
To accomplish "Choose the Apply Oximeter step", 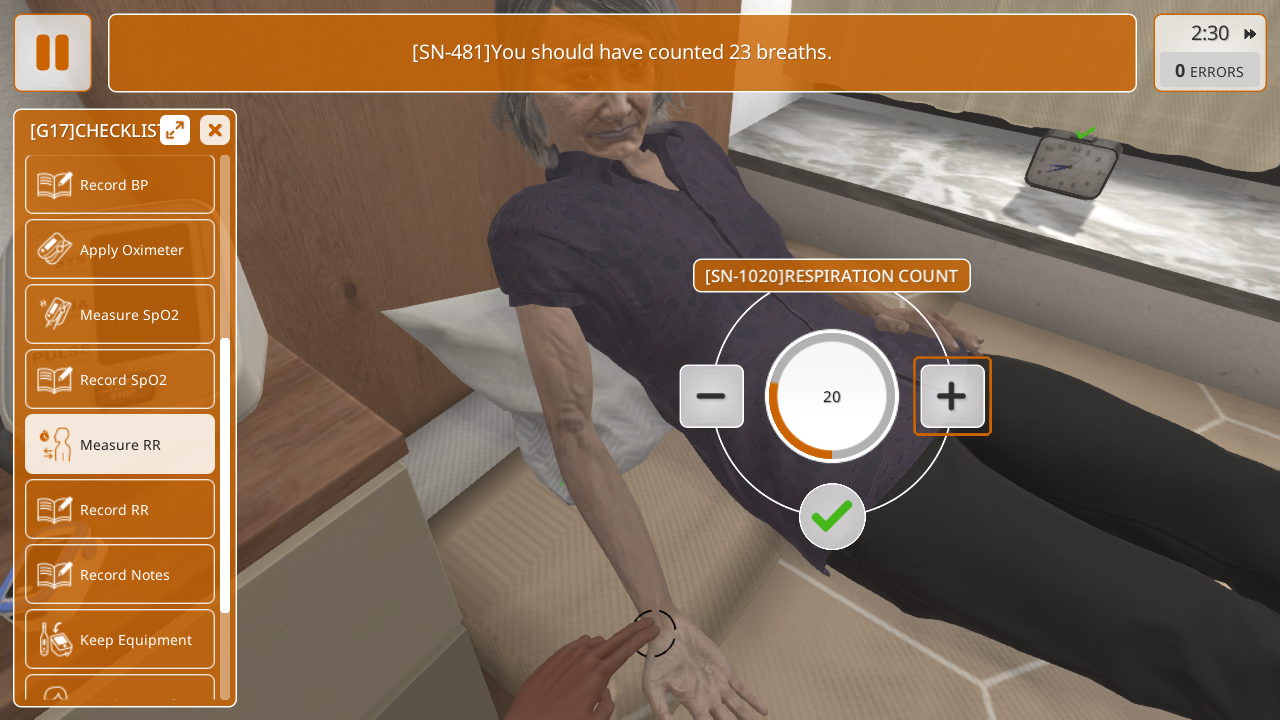I will (120, 250).
